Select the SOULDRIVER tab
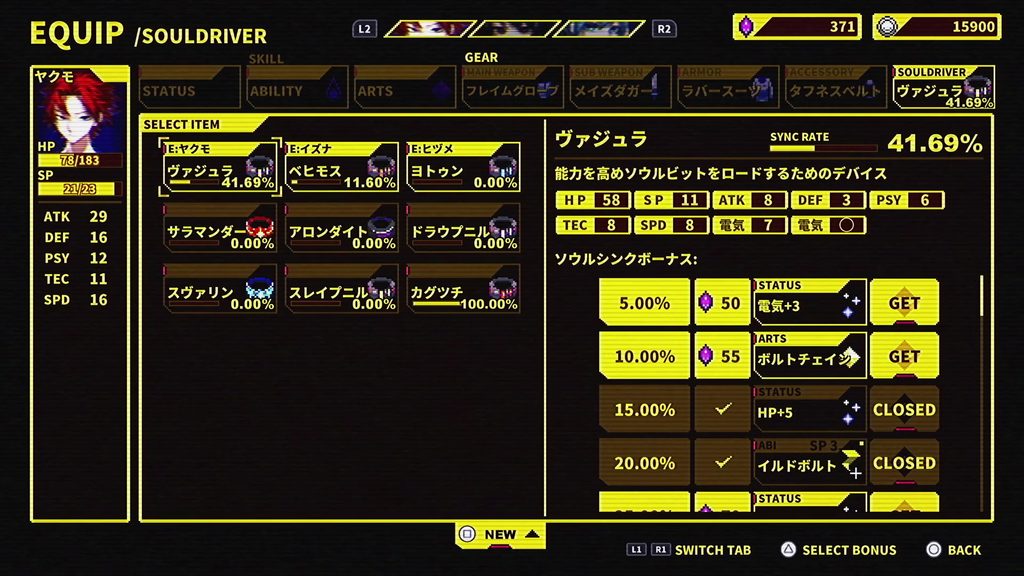Image resolution: width=1024 pixels, height=576 pixels. click(x=943, y=89)
